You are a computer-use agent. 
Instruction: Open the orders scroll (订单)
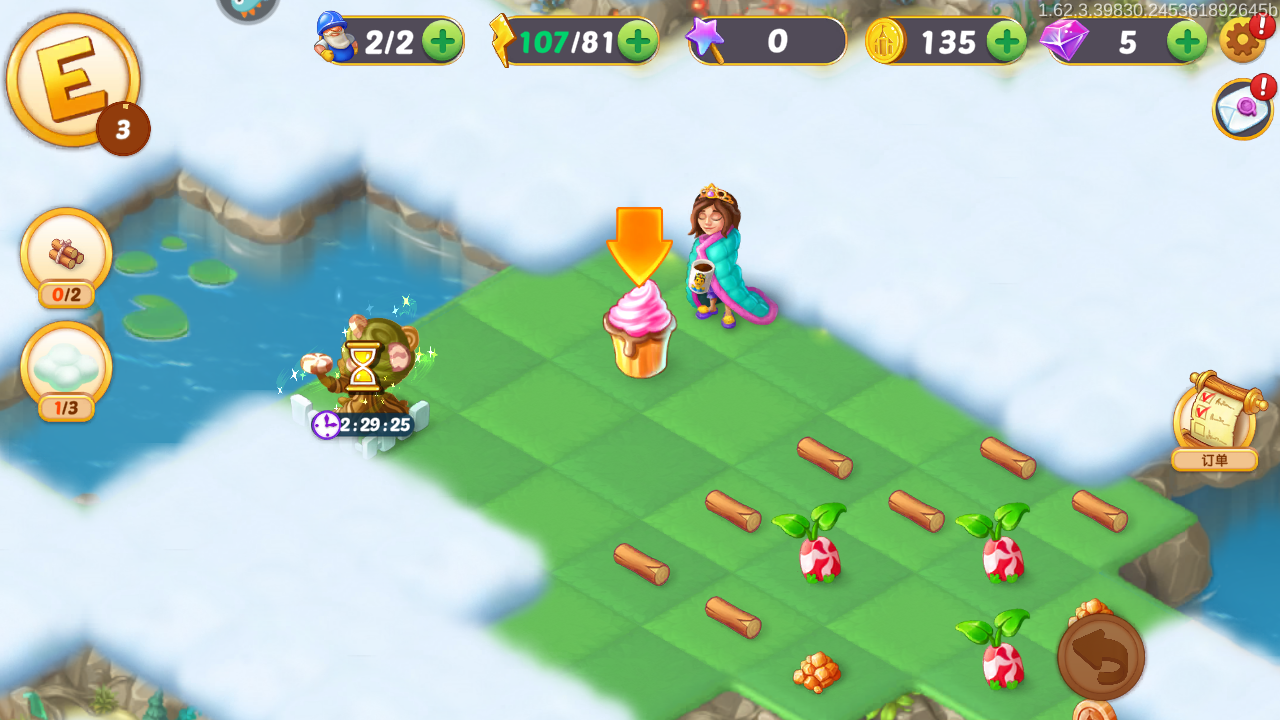[x=1214, y=421]
